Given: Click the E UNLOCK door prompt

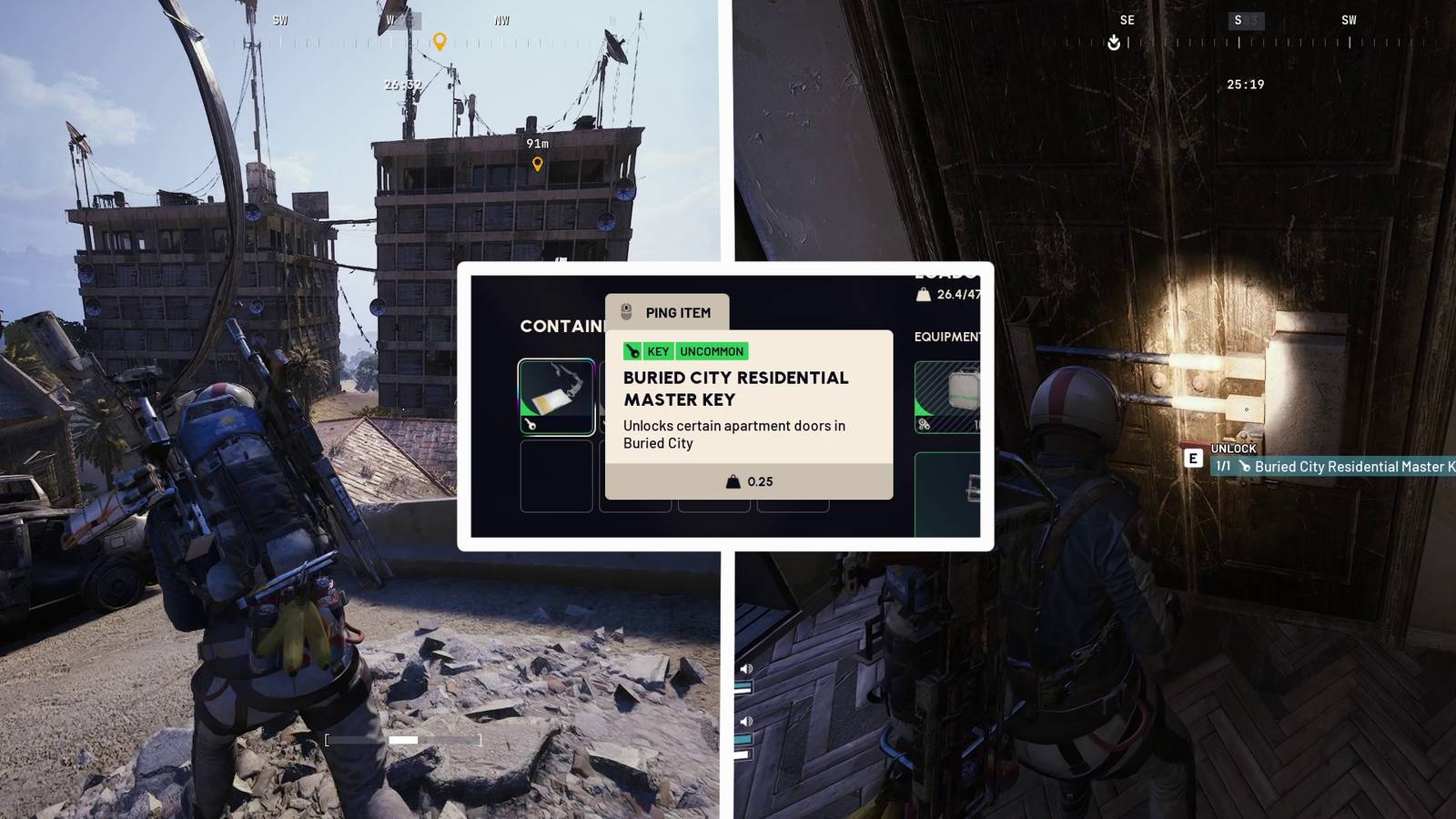Looking at the screenshot, I should [1193, 460].
